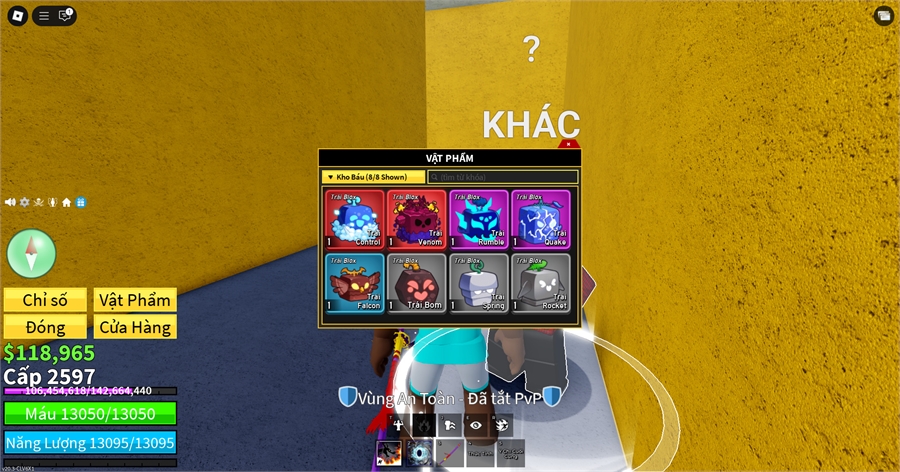Select the Venom fruit slot
Viewport: 900px width, 472px height.
click(417, 219)
